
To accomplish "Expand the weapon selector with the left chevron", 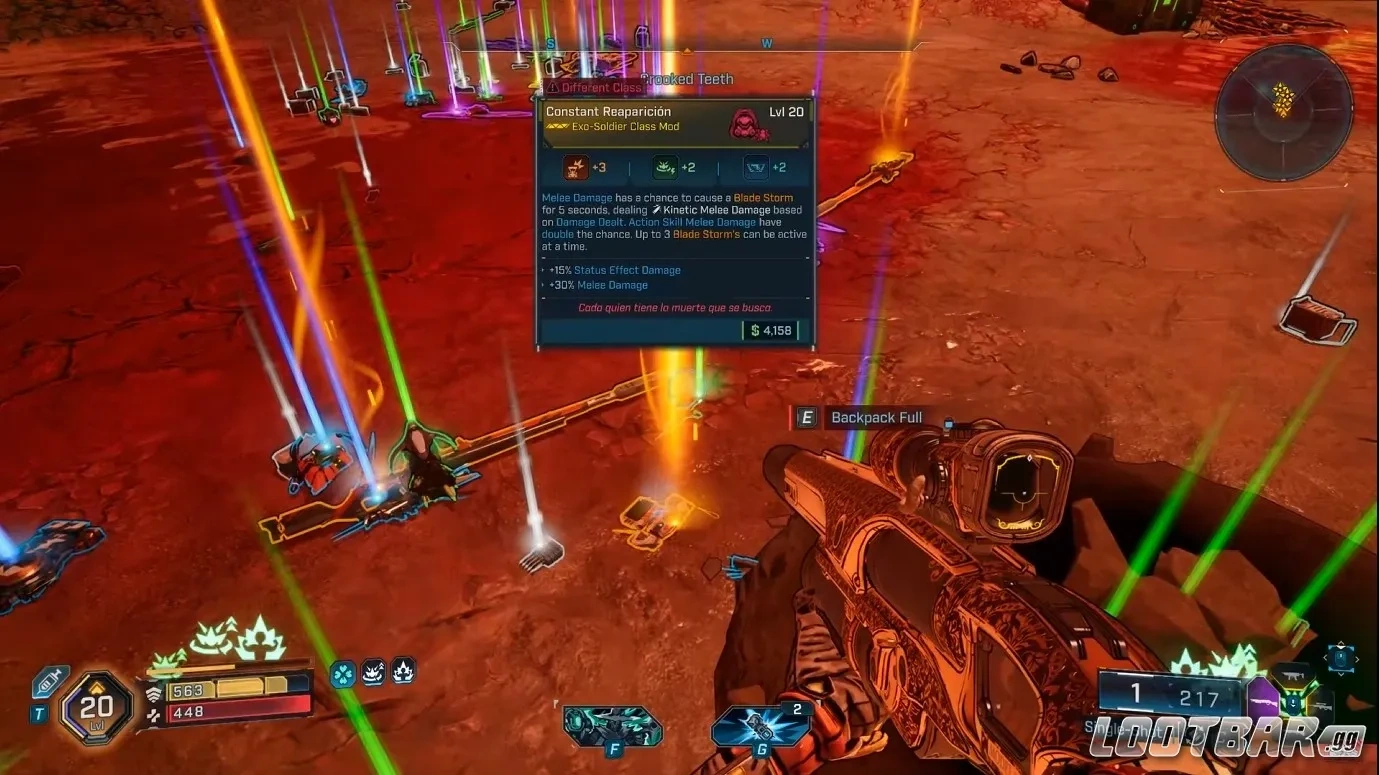I will pyautogui.click(x=1325, y=657).
